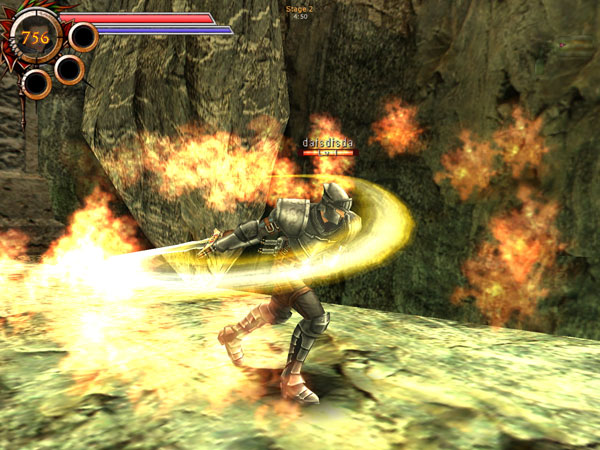Click the character portrait emblem showing 756
The width and height of the screenshot is (600, 450).
(35, 38)
